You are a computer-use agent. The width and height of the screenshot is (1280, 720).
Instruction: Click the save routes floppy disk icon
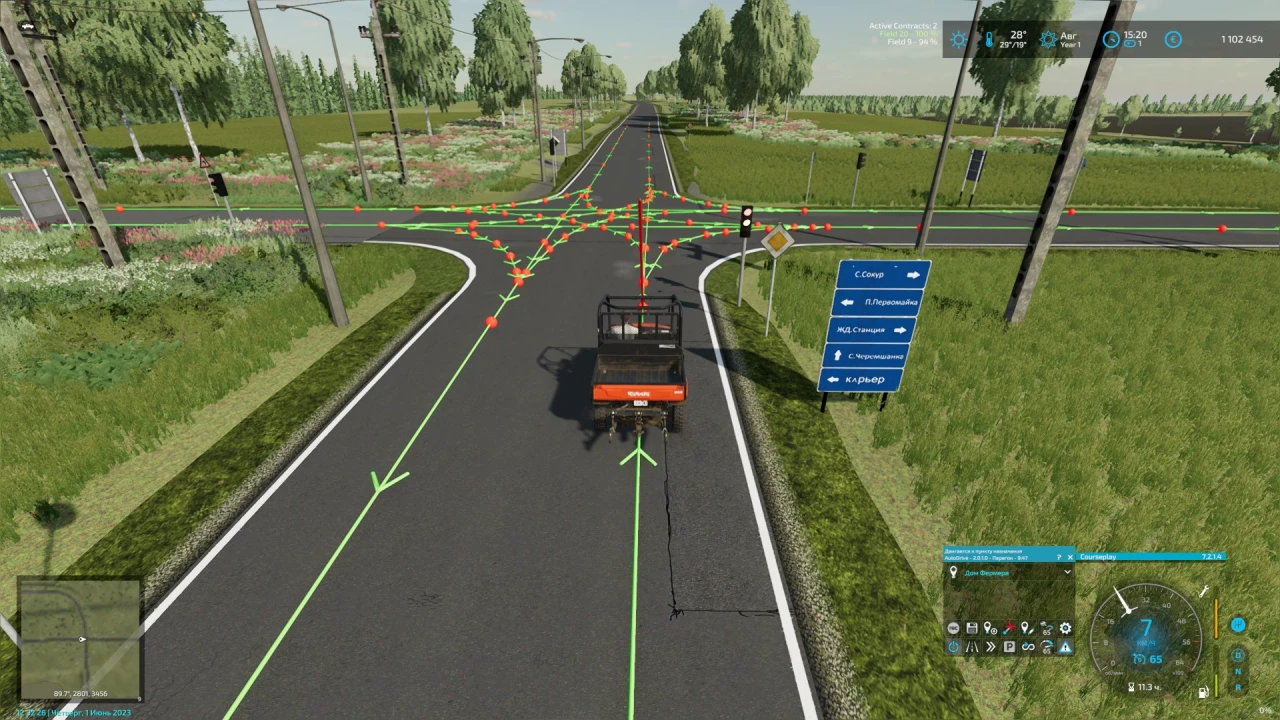tap(971, 628)
